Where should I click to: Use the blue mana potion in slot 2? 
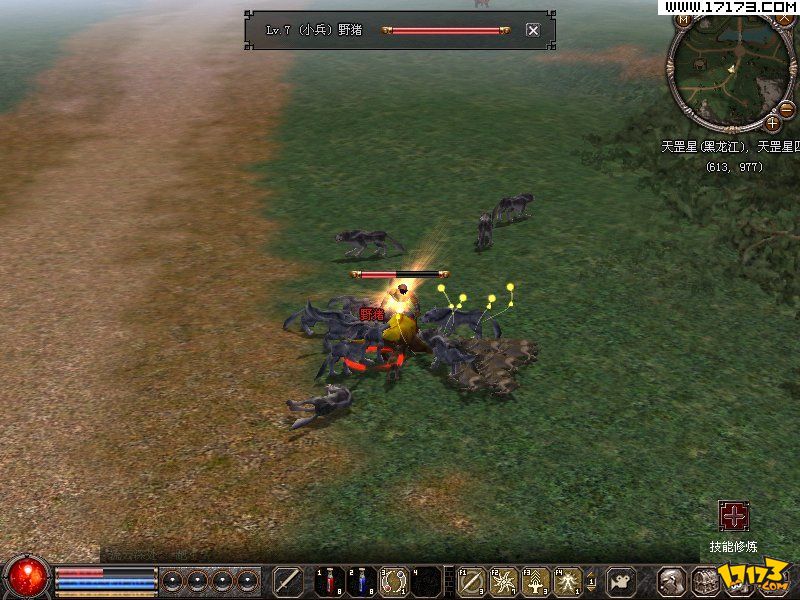pos(361,581)
